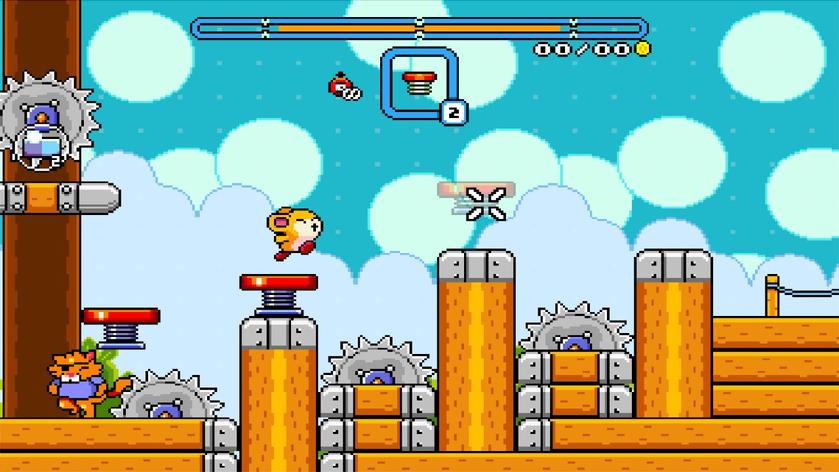Select the spring item box
839x472 pixels.
click(x=420, y=83)
